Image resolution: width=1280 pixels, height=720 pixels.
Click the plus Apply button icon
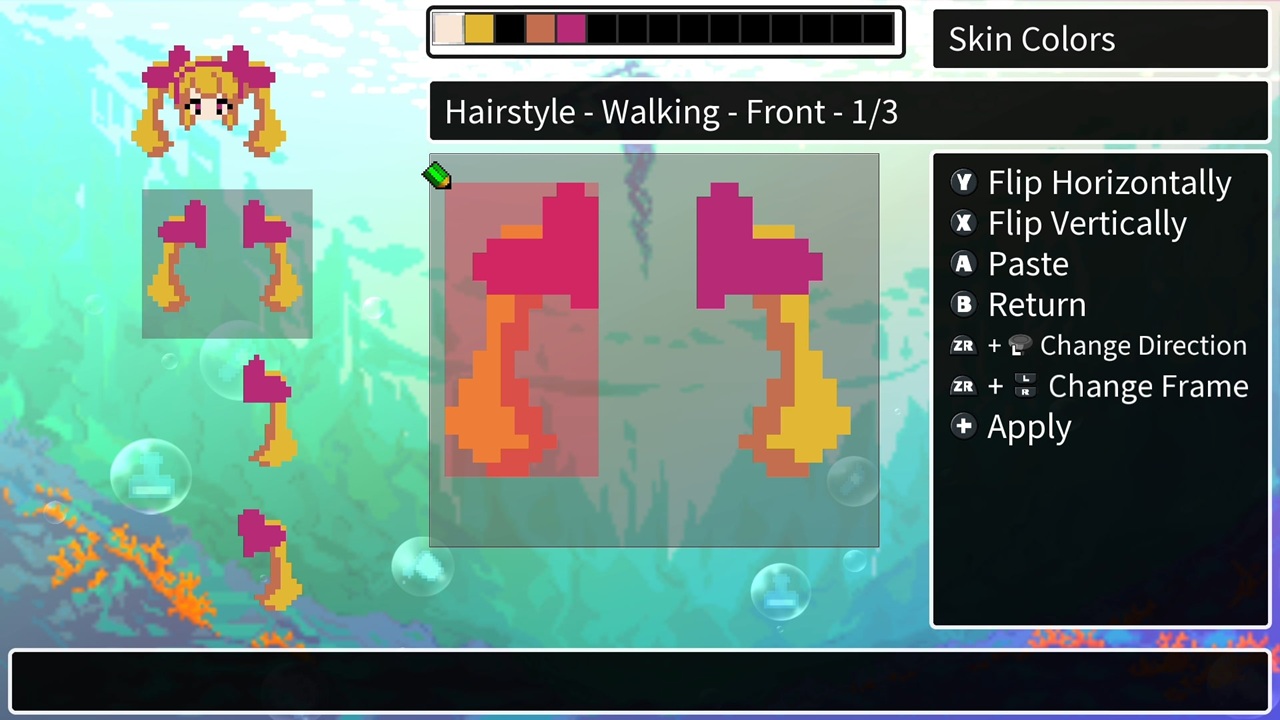tap(963, 427)
